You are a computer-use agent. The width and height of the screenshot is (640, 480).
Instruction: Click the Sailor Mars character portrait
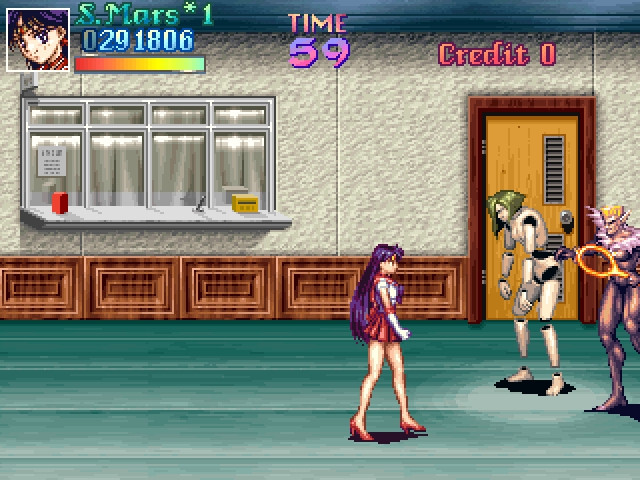click(38, 40)
